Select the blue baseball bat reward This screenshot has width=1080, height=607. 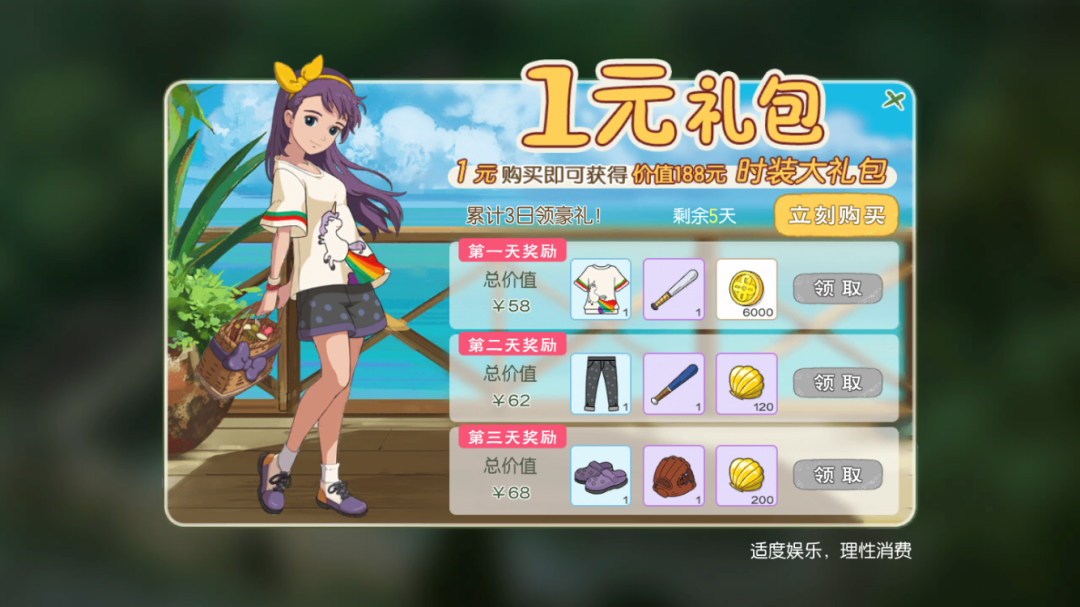click(673, 383)
